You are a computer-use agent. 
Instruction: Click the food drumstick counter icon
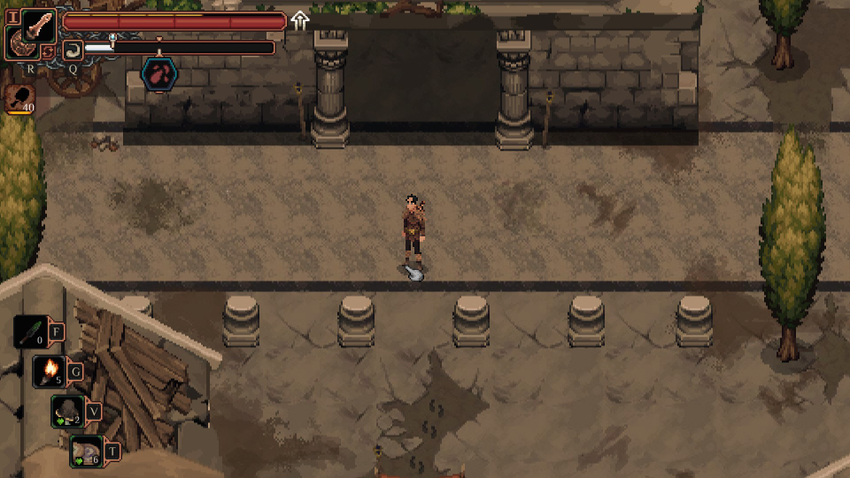(x=20, y=98)
